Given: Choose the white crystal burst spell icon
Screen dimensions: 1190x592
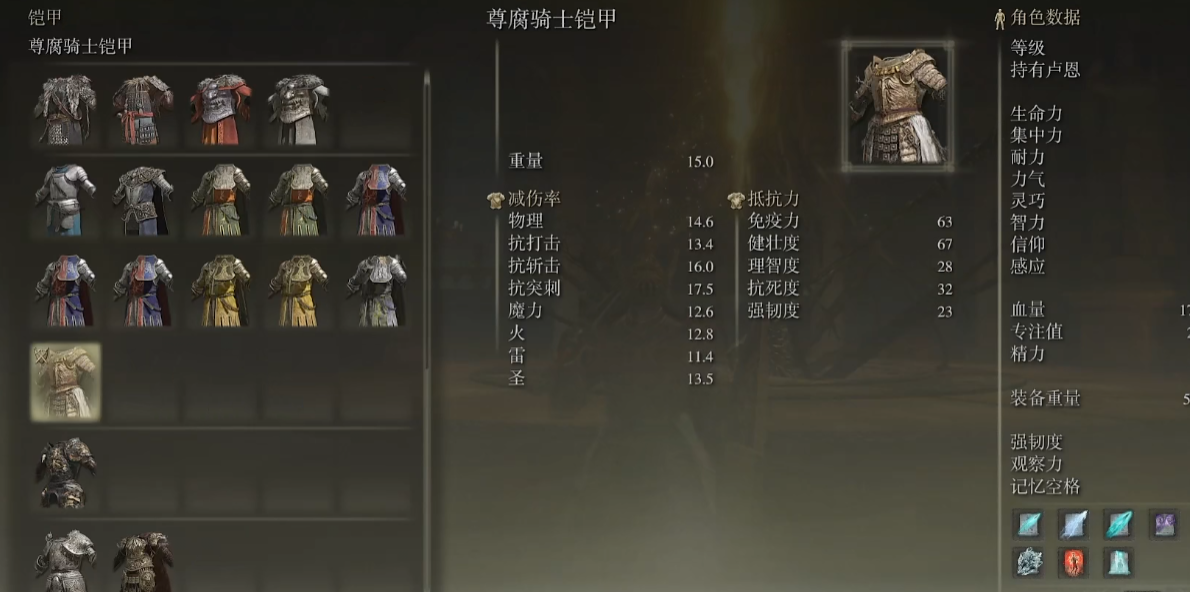Looking at the screenshot, I should [x=1028, y=561].
